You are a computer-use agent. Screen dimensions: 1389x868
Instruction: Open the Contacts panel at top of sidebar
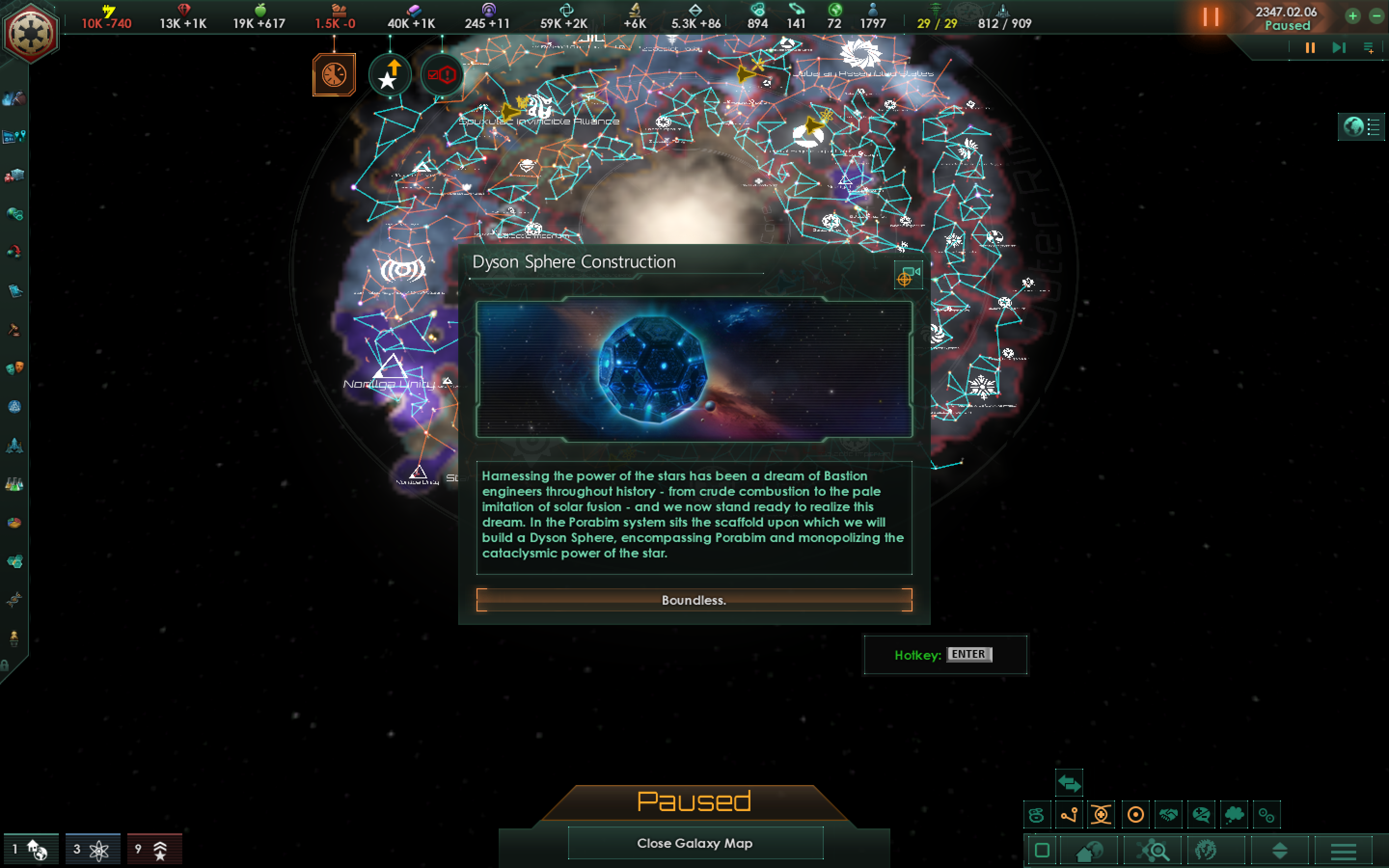tap(14, 99)
